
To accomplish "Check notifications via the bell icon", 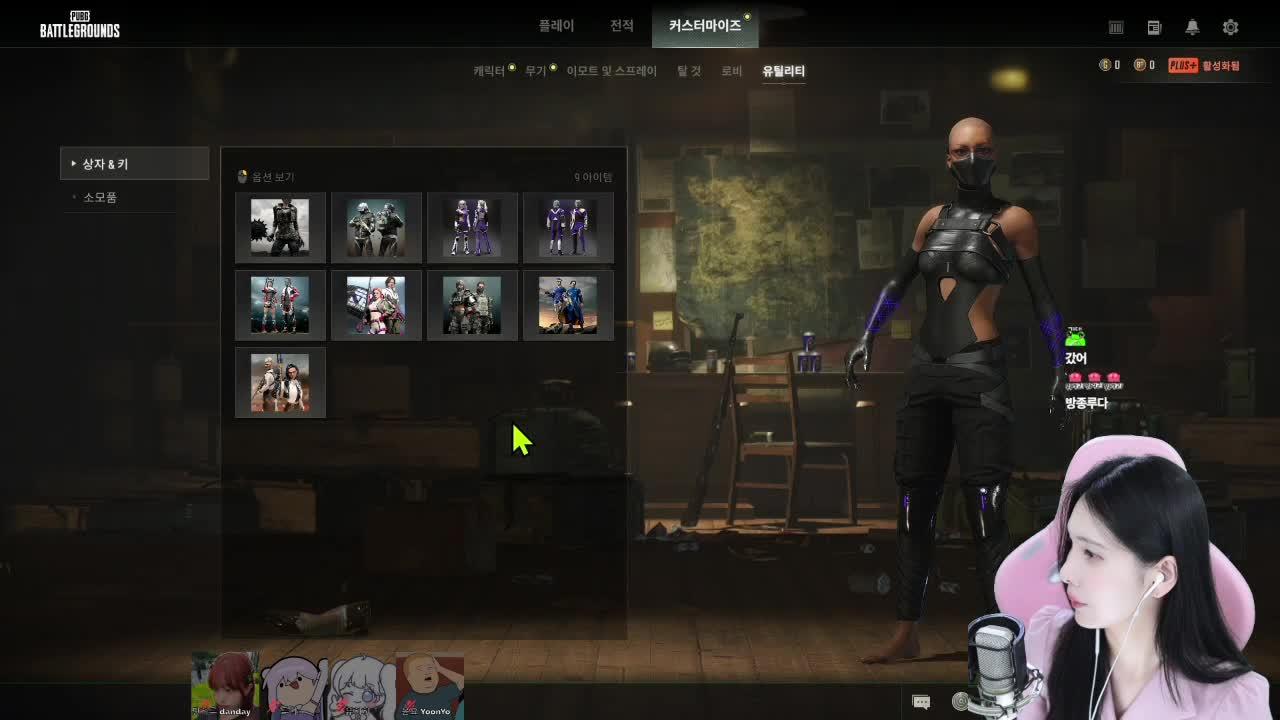I will pyautogui.click(x=1193, y=27).
